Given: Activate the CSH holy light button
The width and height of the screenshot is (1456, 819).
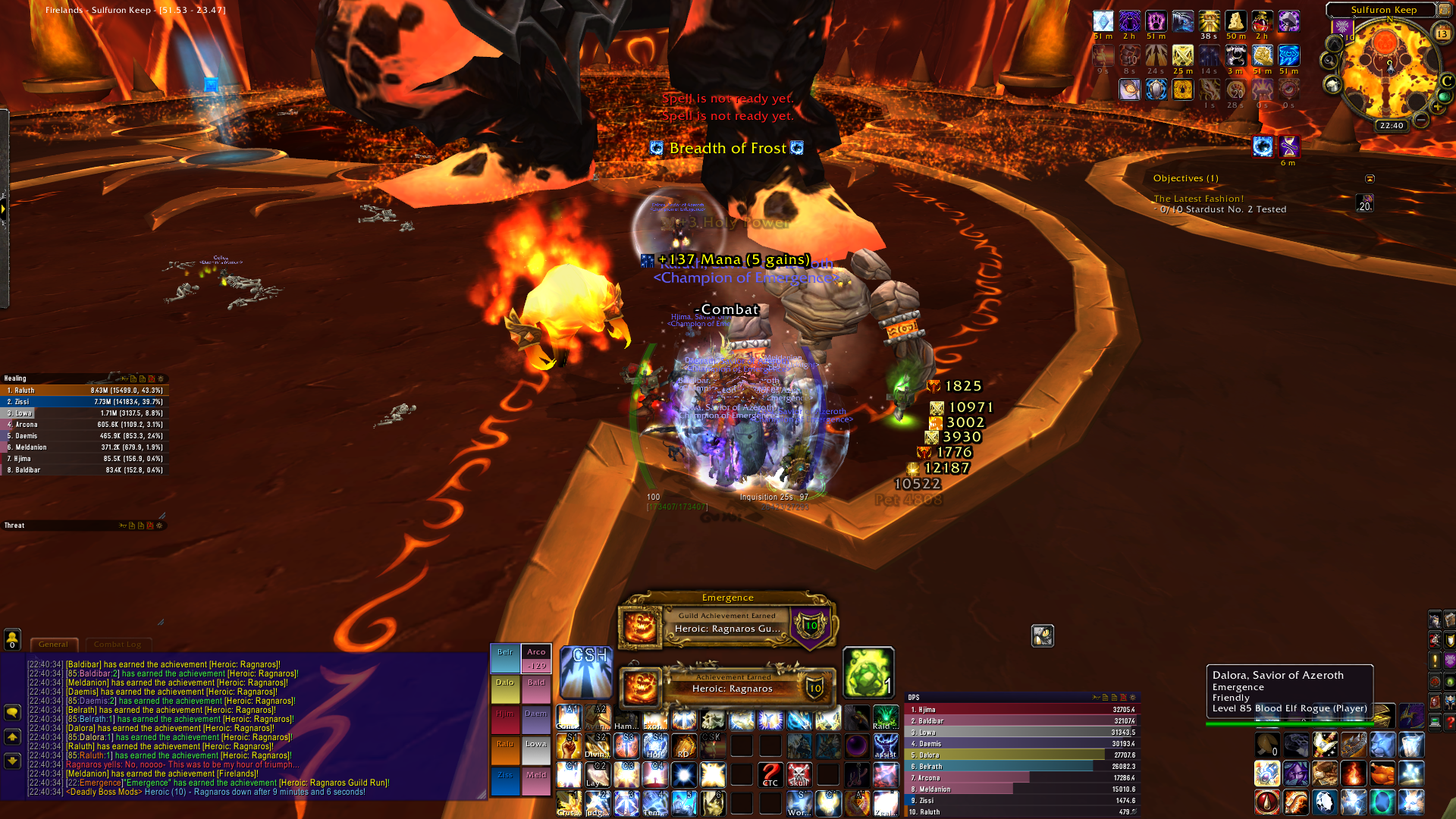Looking at the screenshot, I should click(585, 672).
